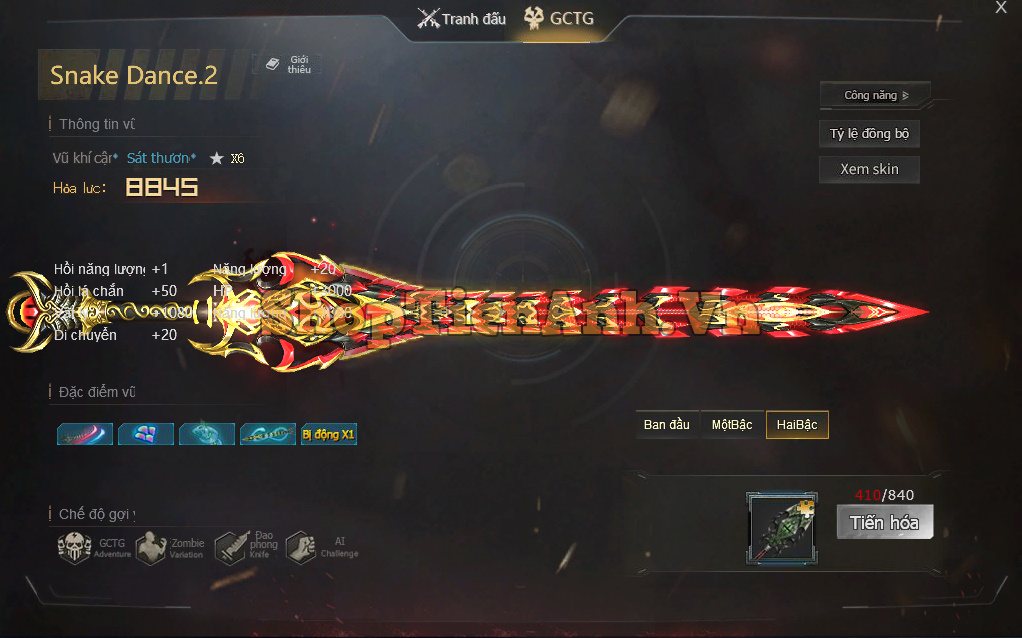Screen dimensions: 1022x638
Task: View the red blade slash feature
Action: (x=85, y=435)
